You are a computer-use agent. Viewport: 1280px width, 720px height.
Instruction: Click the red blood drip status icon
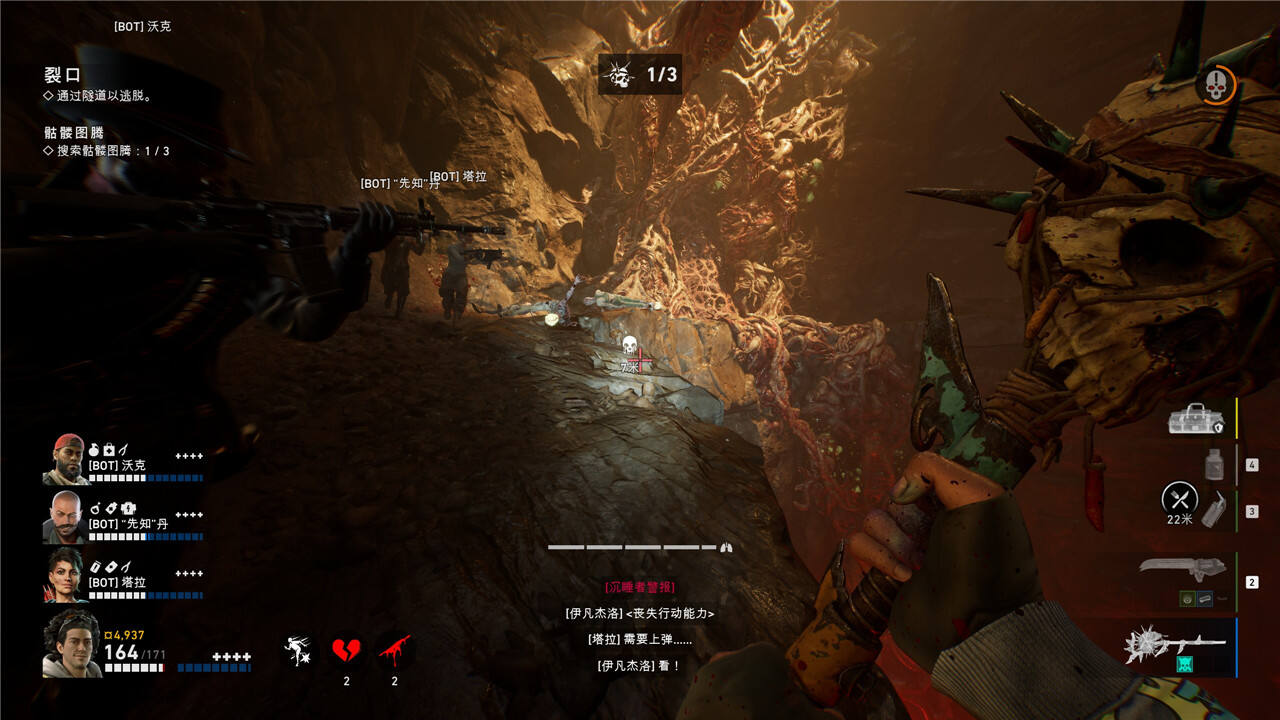(394, 651)
